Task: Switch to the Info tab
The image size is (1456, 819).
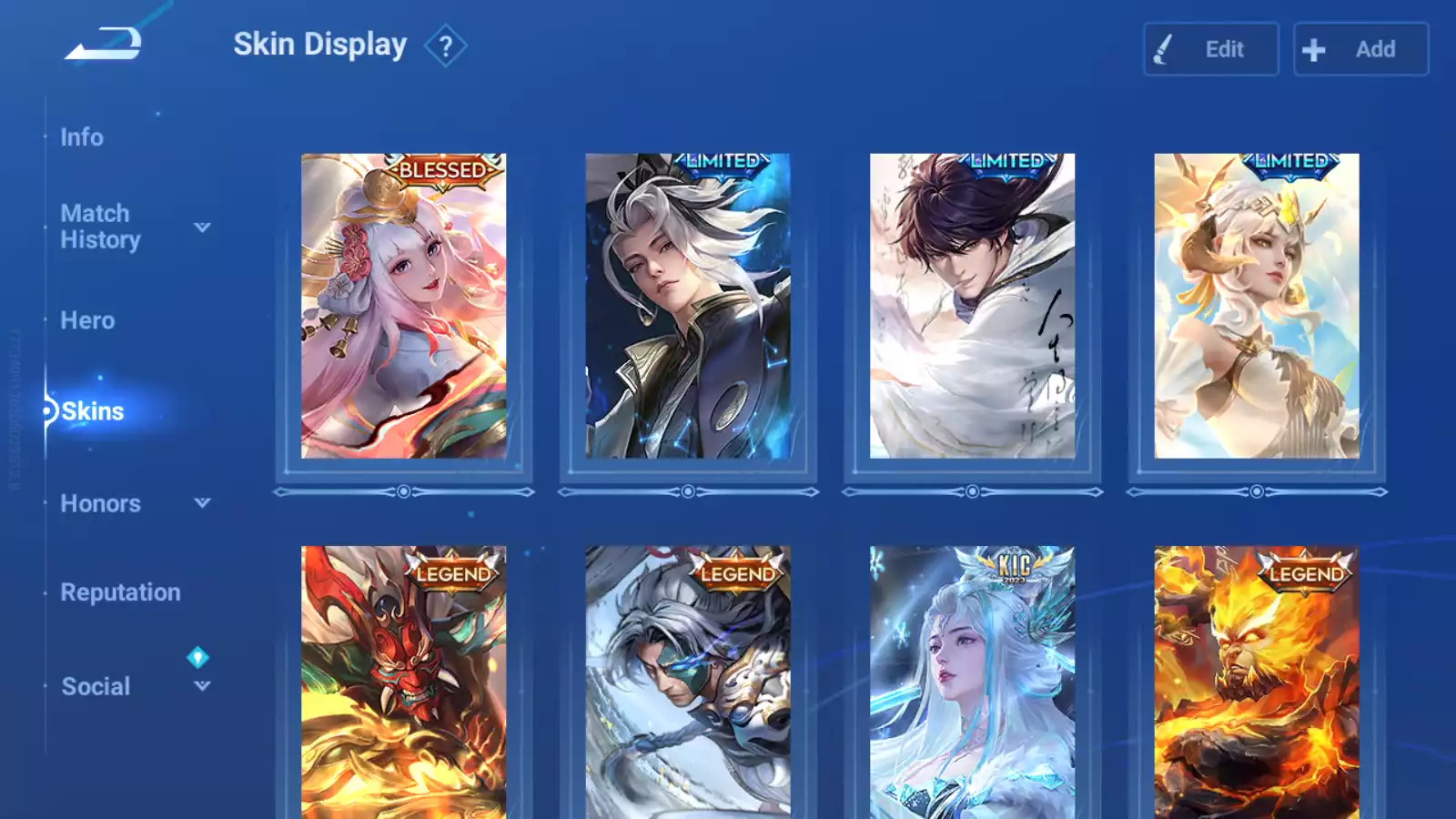Action: [82, 137]
